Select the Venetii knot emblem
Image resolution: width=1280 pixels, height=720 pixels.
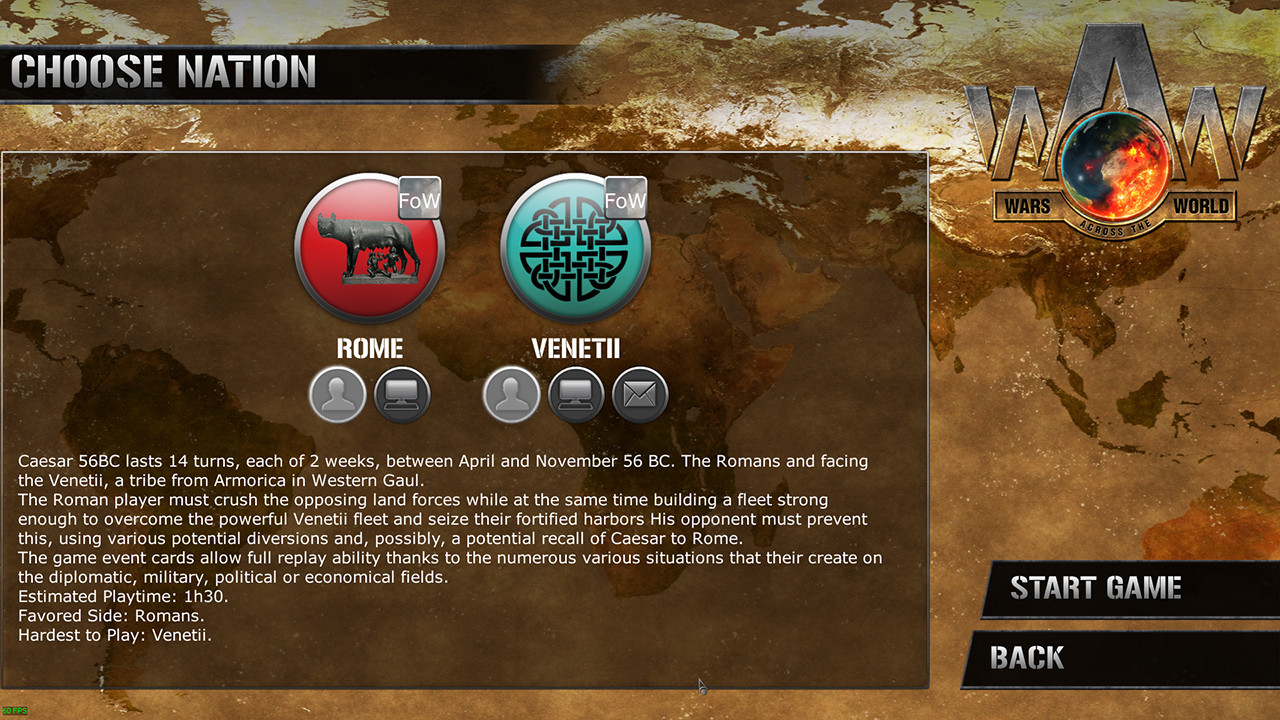point(575,248)
